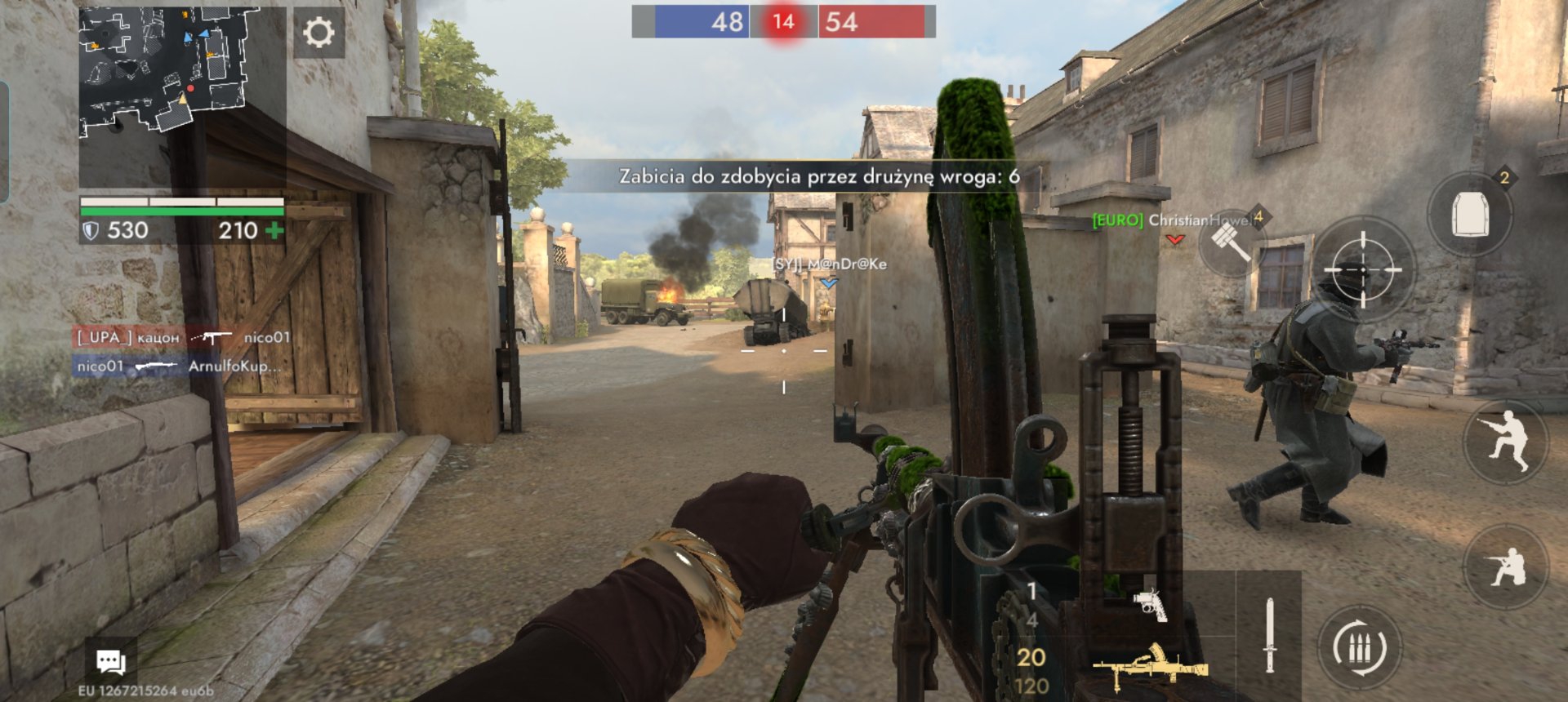Equip the combat knife
1568x702 pixels.
1269,636
